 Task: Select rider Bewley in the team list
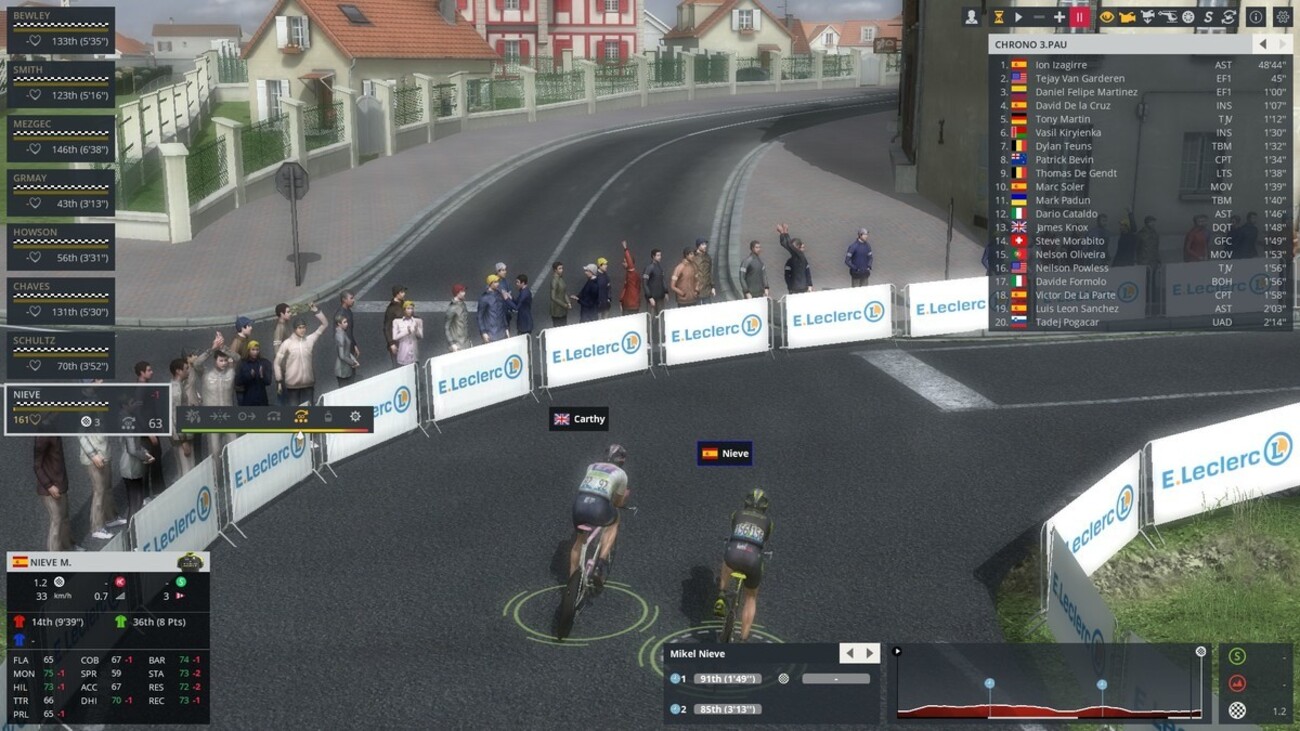[x=60, y=29]
